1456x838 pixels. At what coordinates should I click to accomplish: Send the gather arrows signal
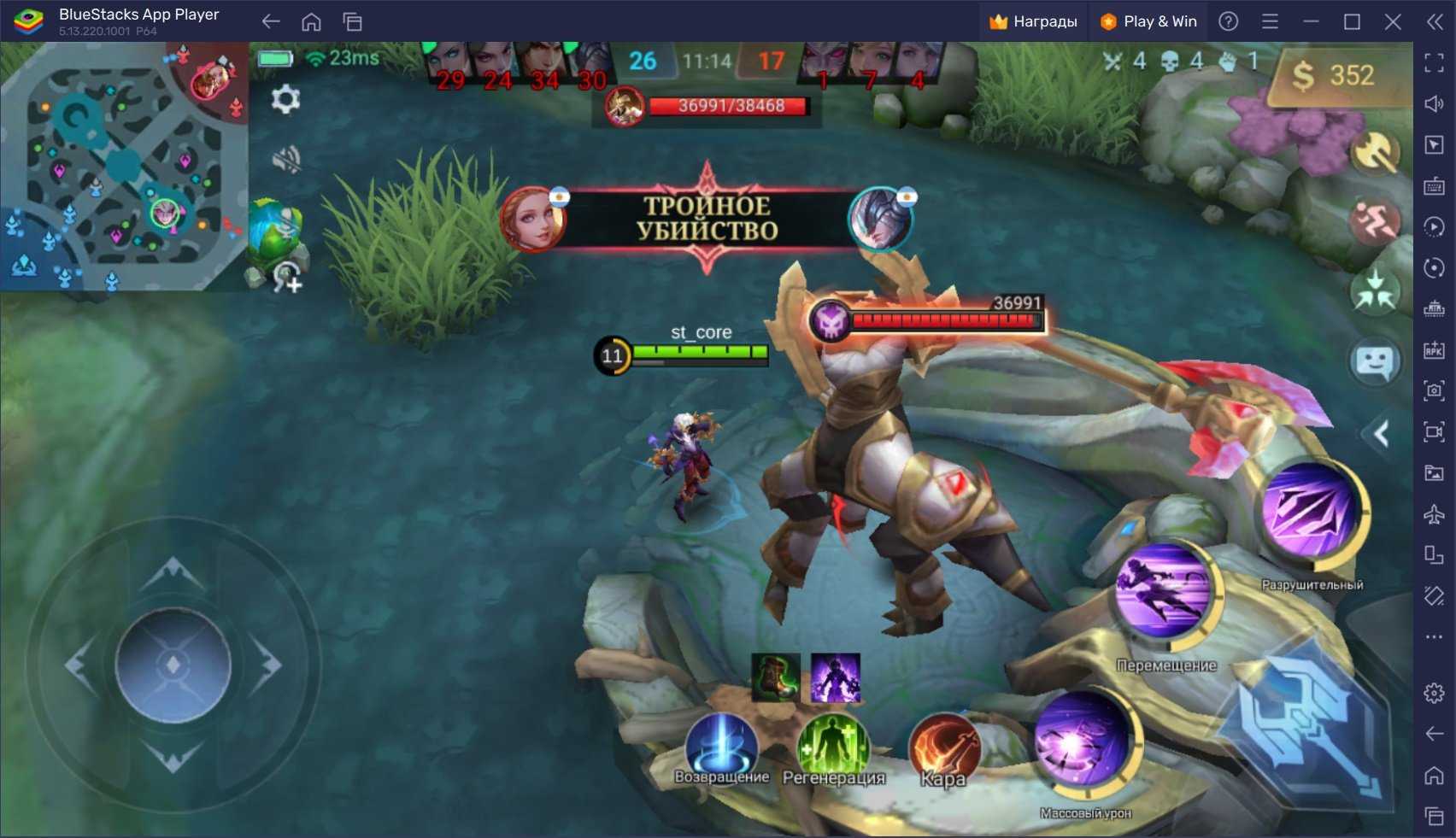(x=1375, y=290)
